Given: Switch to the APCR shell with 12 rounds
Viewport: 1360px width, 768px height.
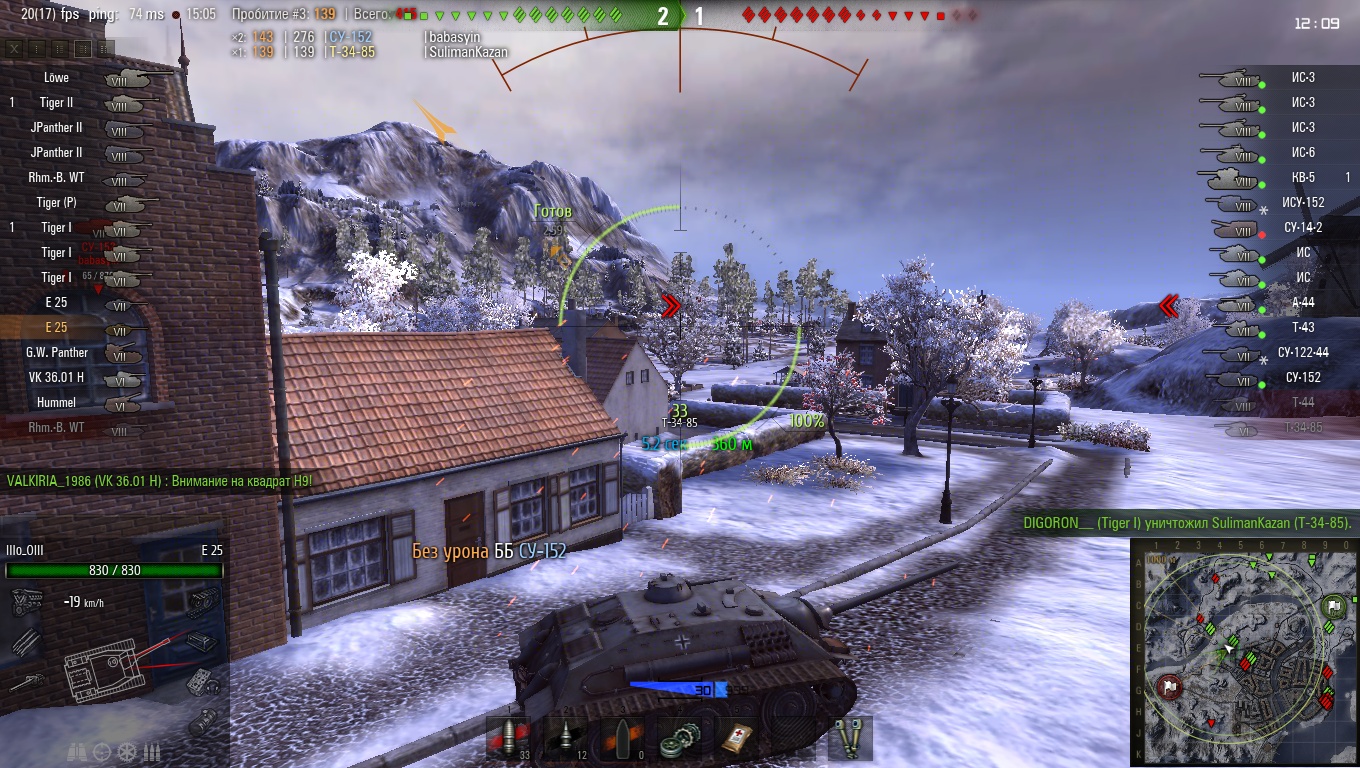Looking at the screenshot, I should pyautogui.click(x=566, y=739).
